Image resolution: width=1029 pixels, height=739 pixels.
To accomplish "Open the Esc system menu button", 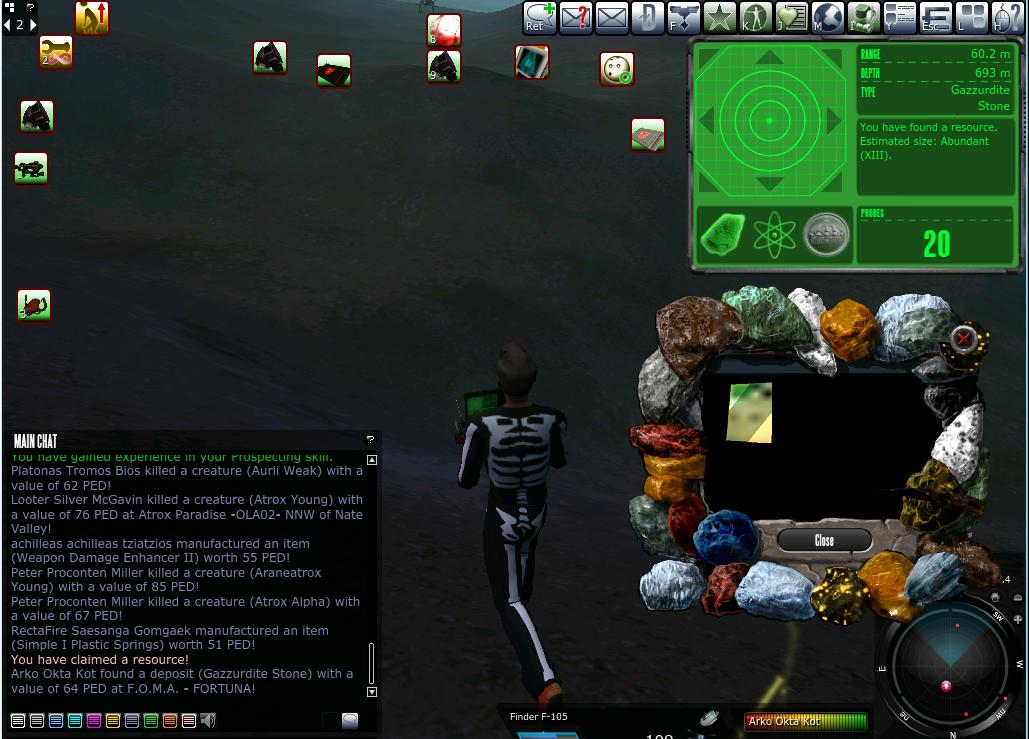I will (936, 17).
